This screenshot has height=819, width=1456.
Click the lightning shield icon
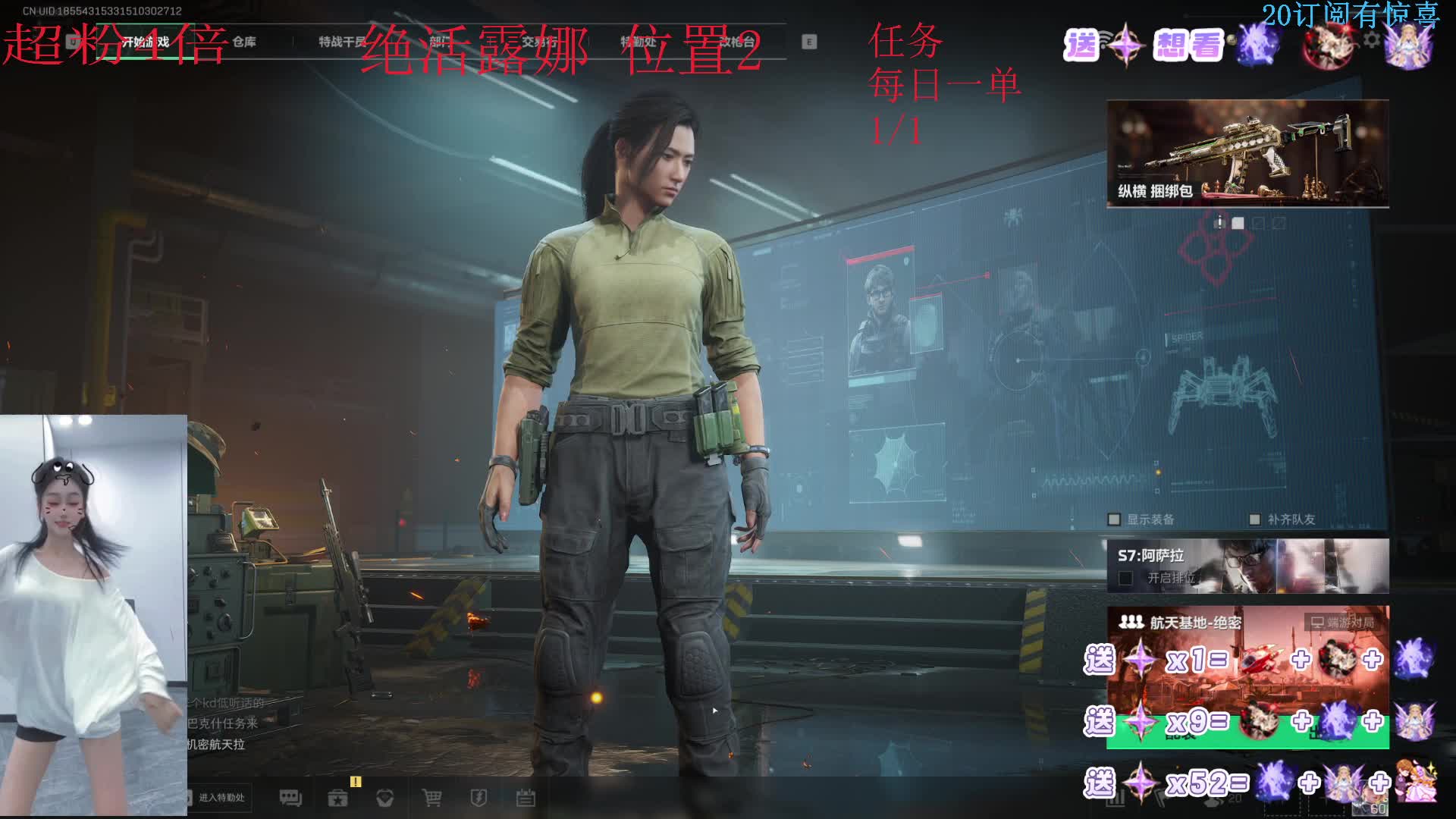[479, 798]
